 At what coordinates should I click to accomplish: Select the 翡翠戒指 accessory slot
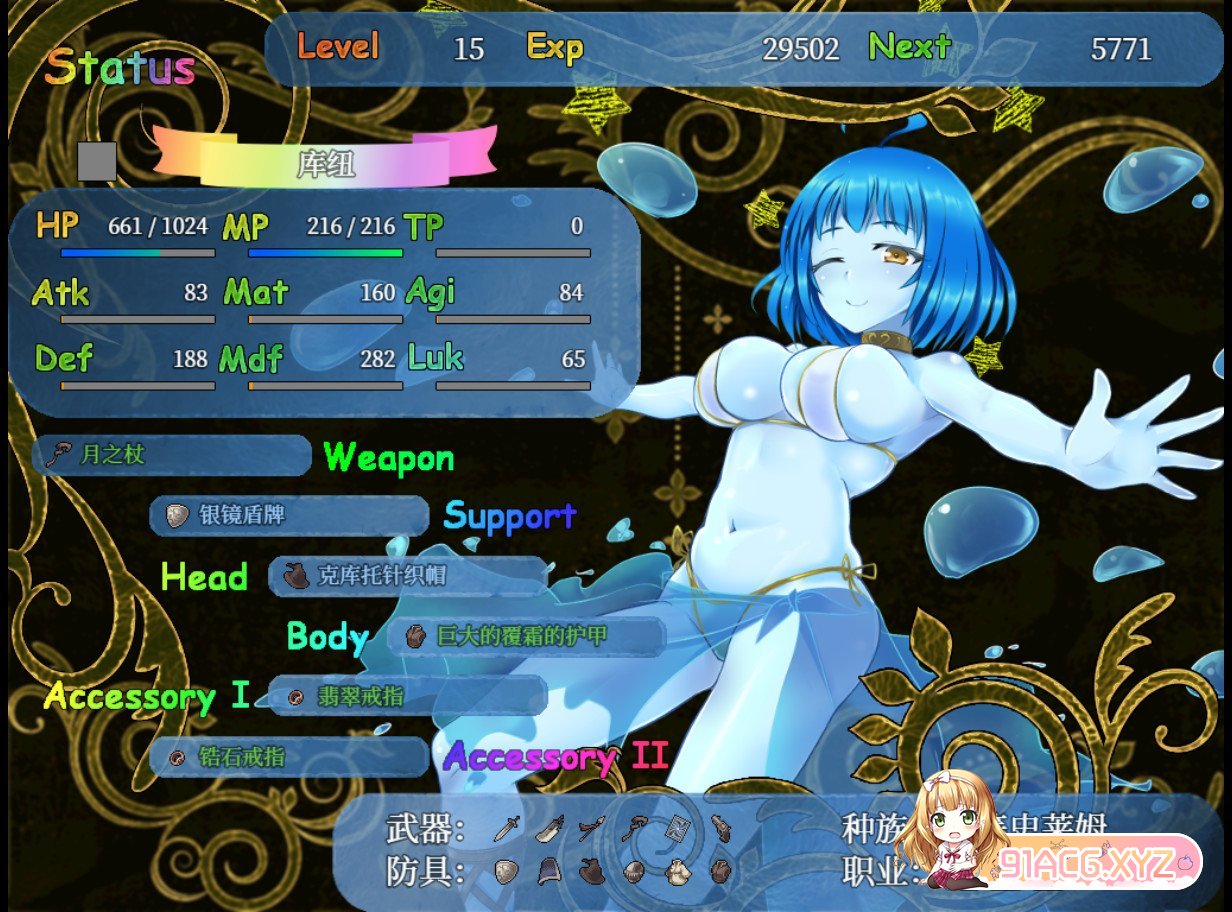408,696
